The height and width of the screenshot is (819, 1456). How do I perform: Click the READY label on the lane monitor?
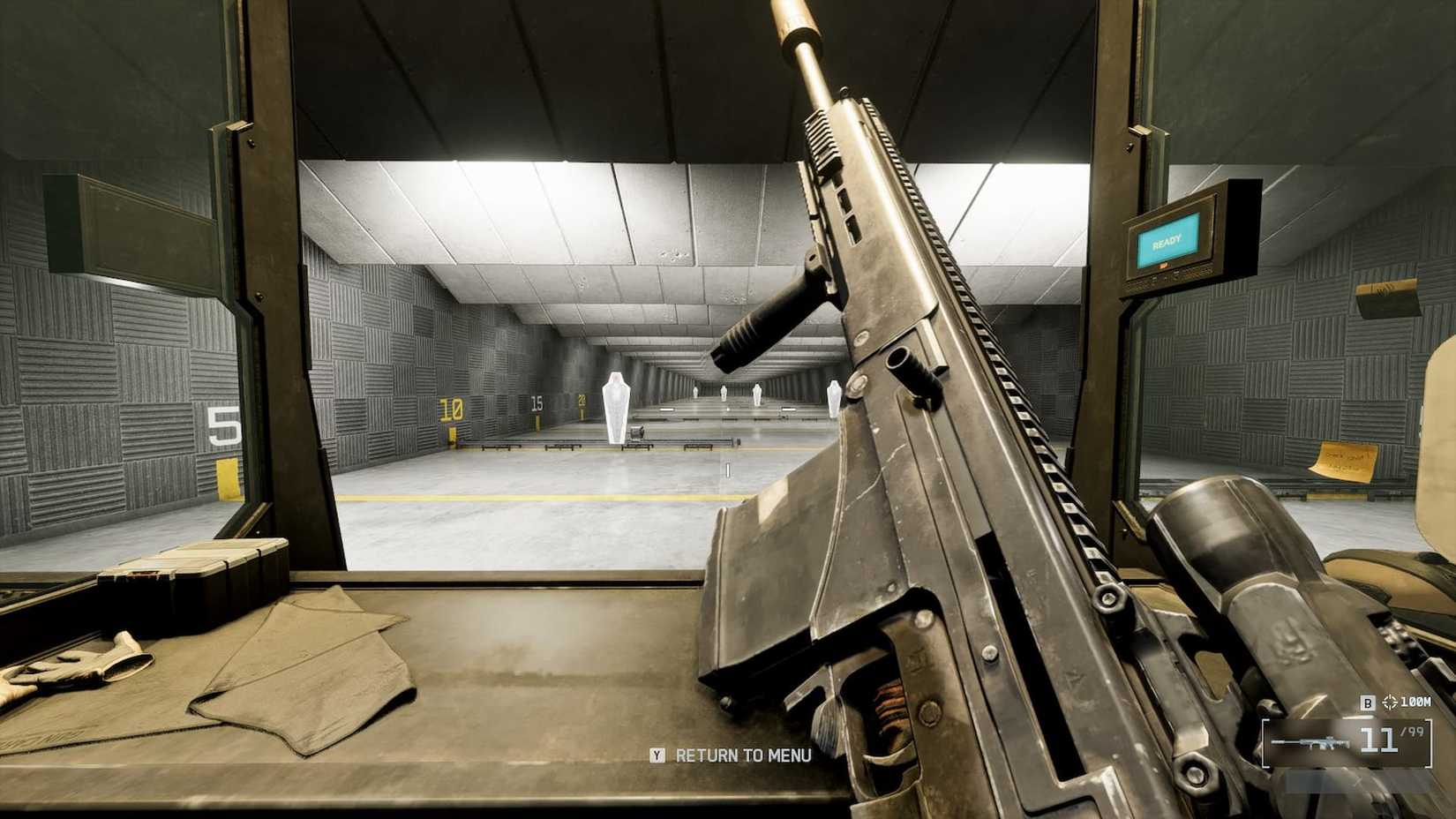click(x=1167, y=240)
